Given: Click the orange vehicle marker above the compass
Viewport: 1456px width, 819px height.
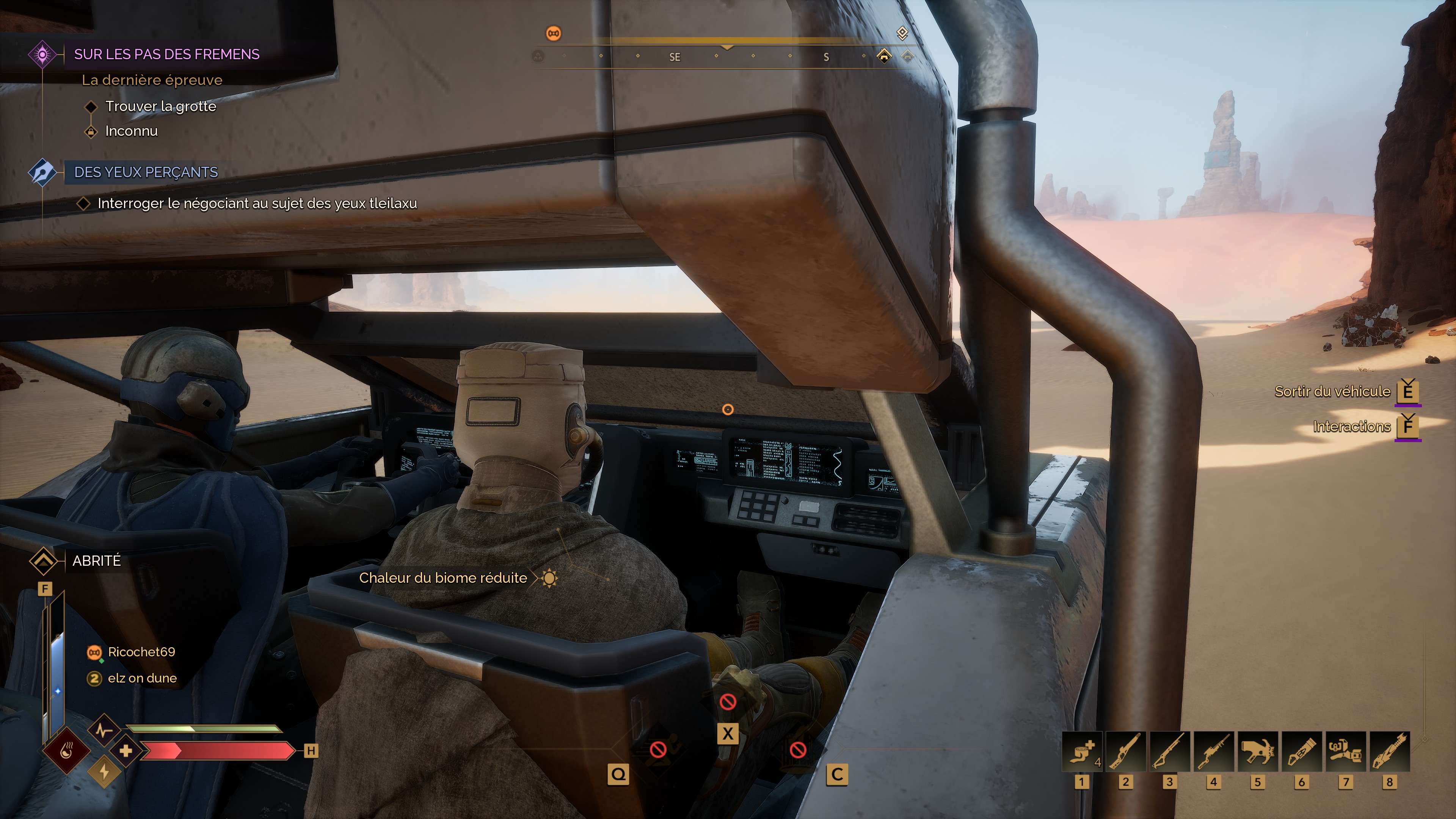Looking at the screenshot, I should click(x=553, y=34).
